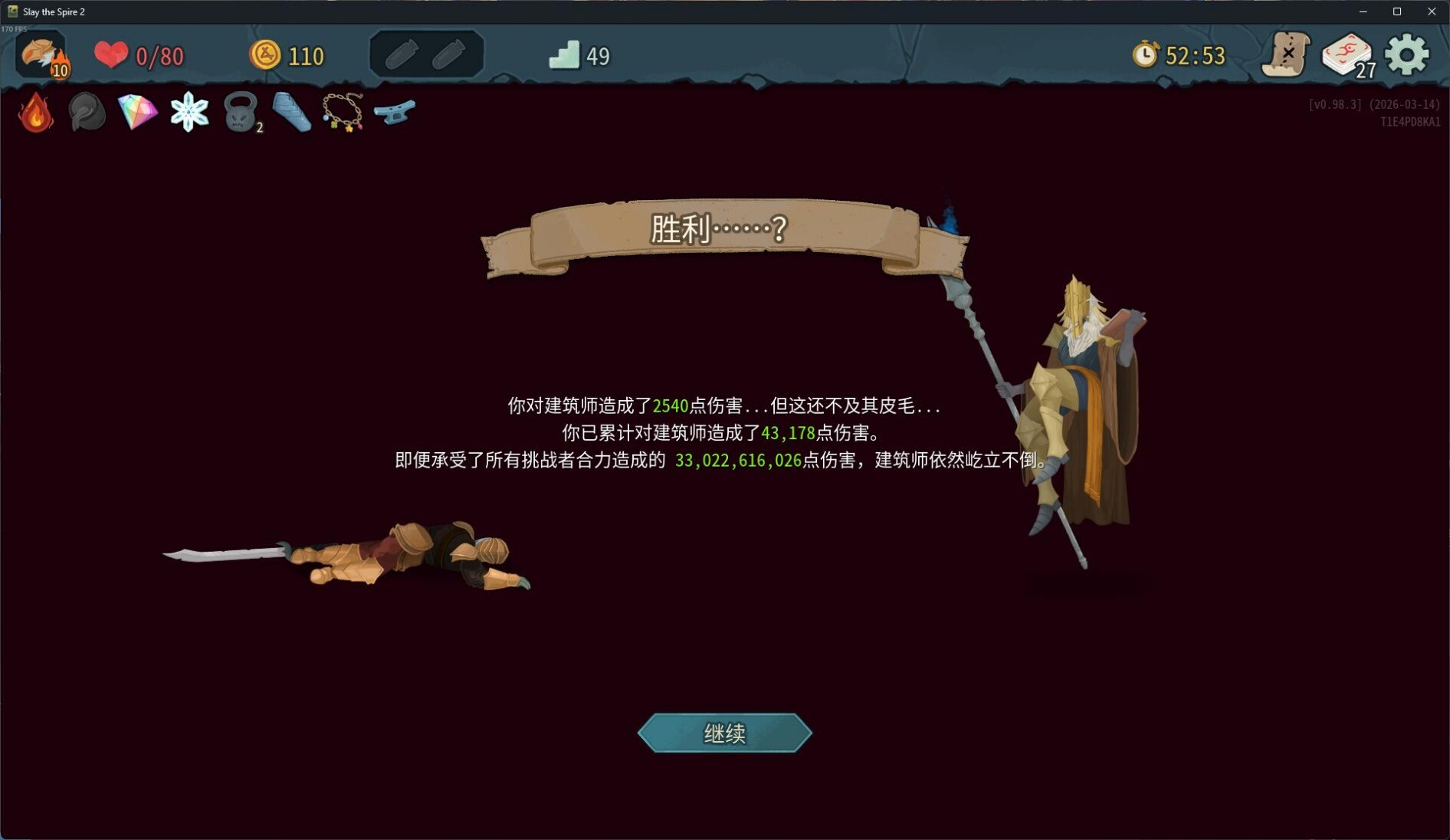This screenshot has width=1450, height=840.
Task: Inspect the burning flame relic
Action: coord(36,113)
